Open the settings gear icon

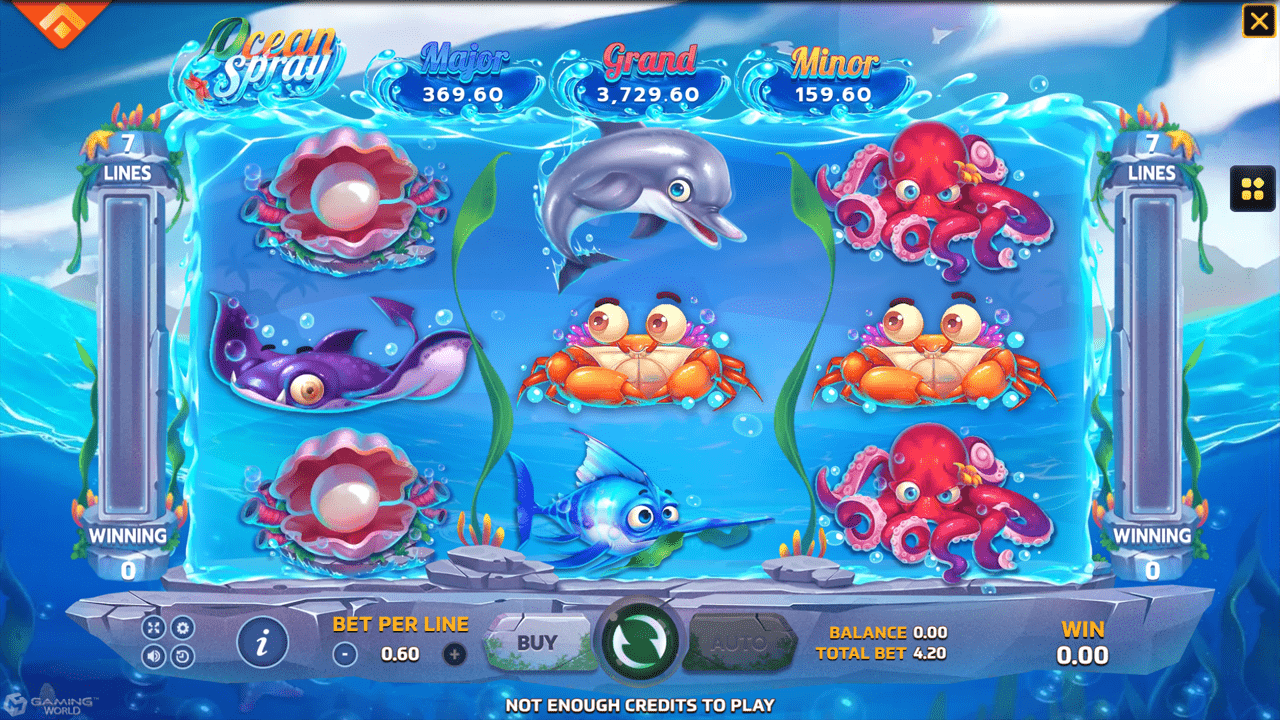click(x=182, y=628)
